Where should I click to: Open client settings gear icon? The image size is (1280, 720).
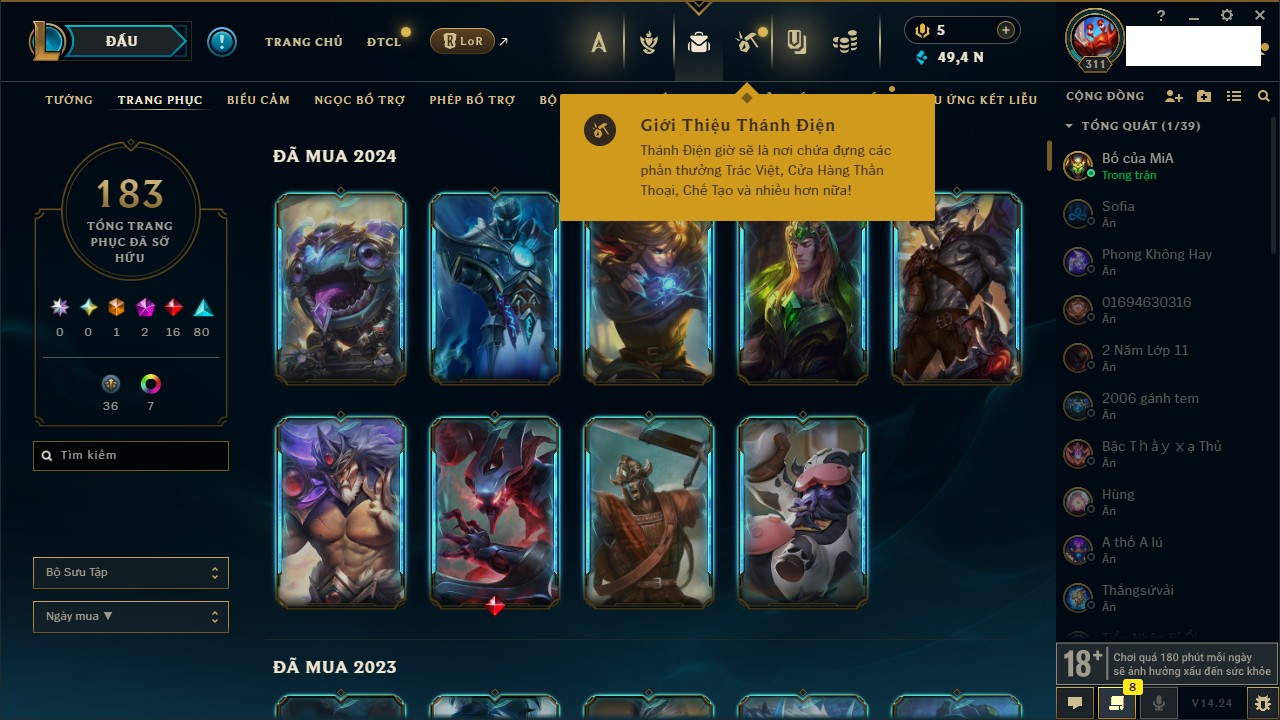point(1227,15)
